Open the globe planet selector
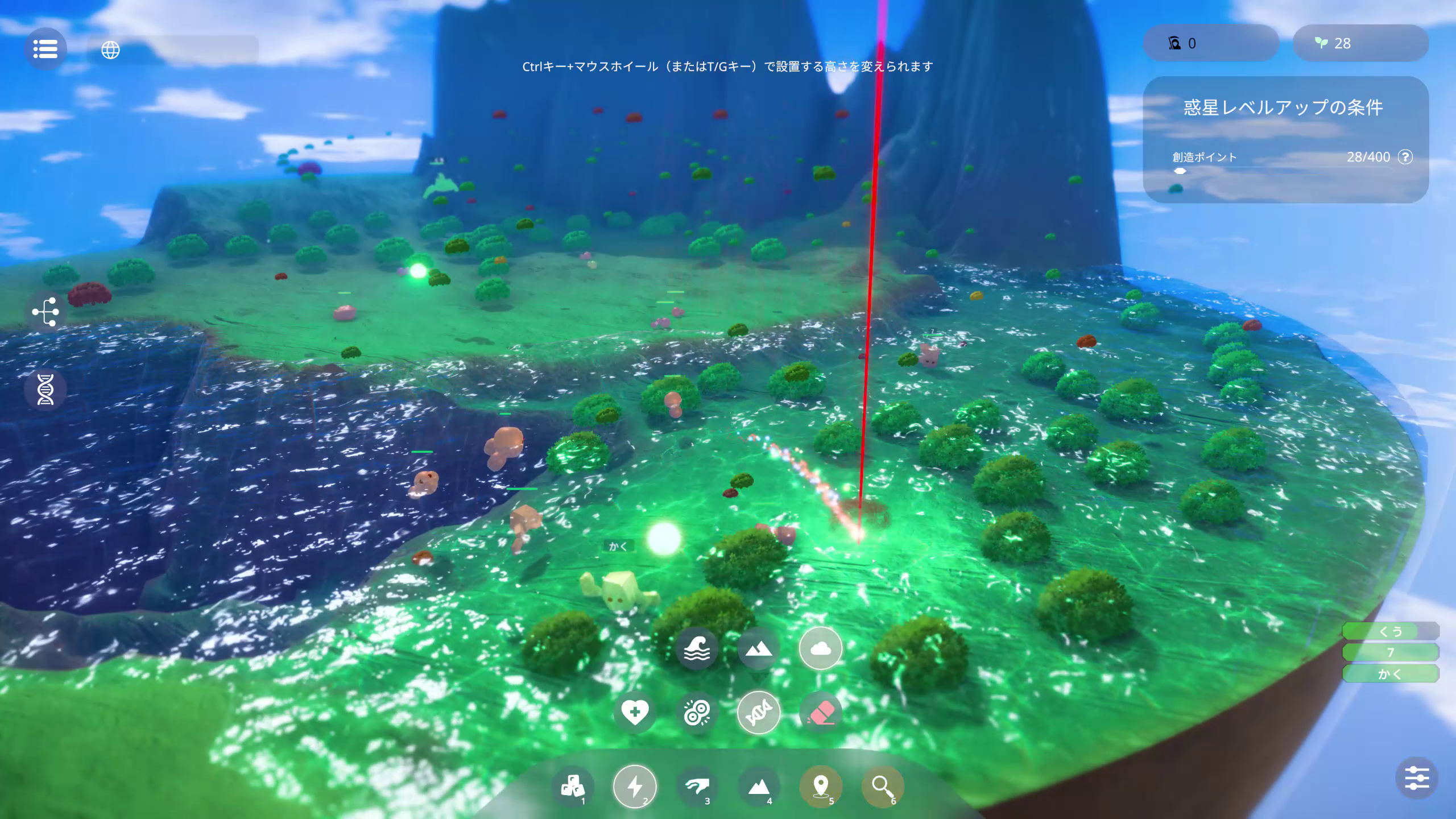The image size is (1456, 819). click(x=110, y=51)
